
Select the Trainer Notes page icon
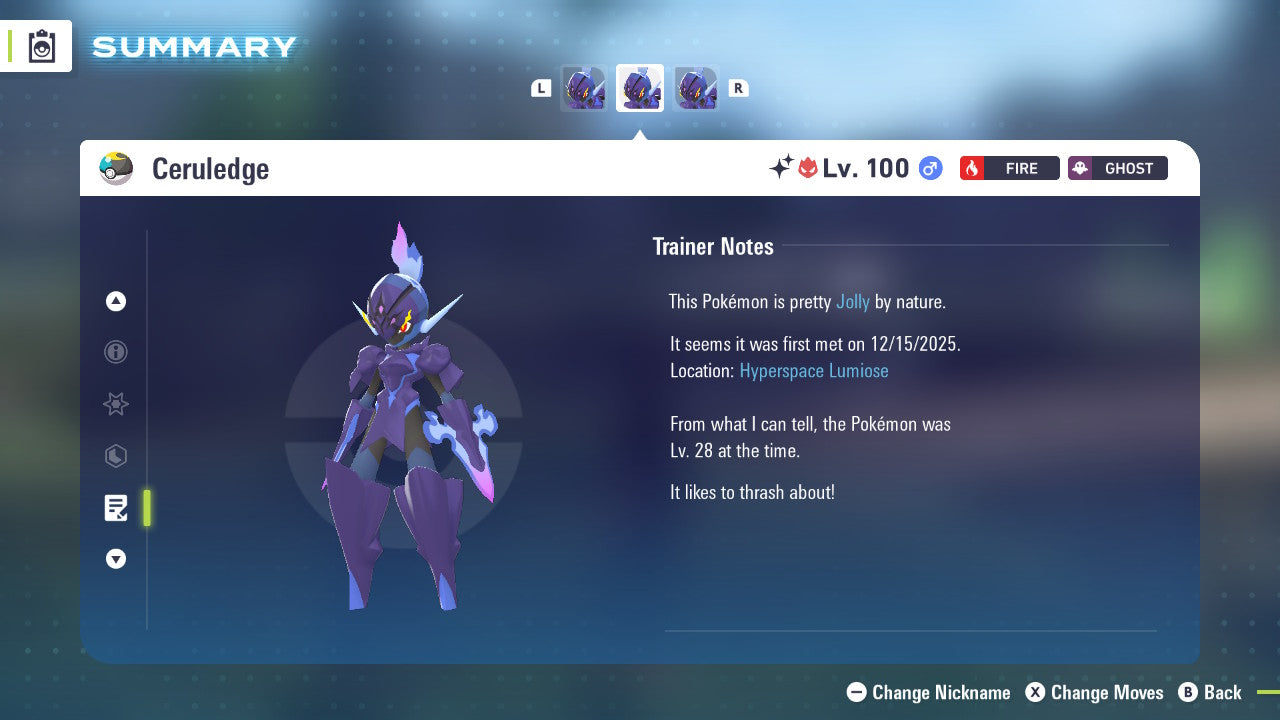(x=115, y=508)
